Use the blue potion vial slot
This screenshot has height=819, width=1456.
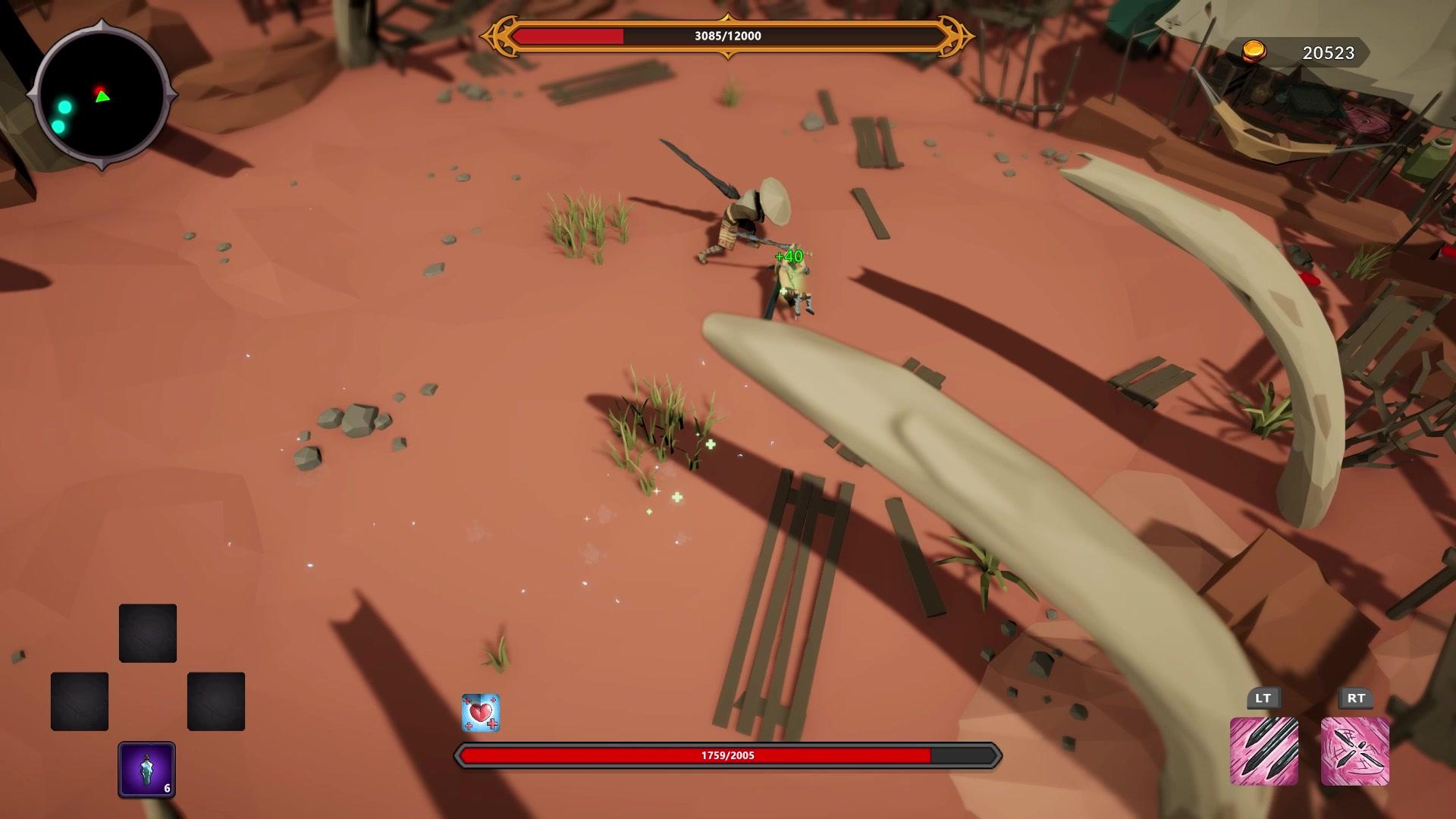point(146,769)
